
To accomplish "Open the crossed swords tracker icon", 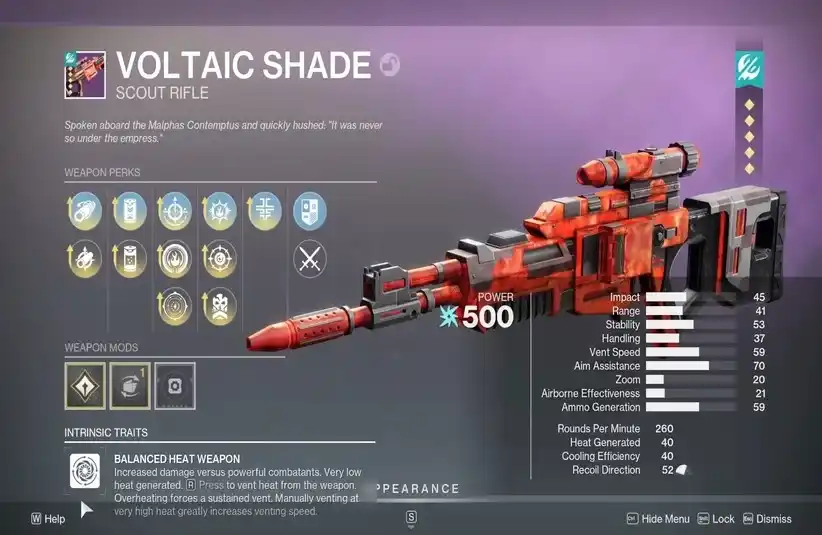I will click(309, 259).
